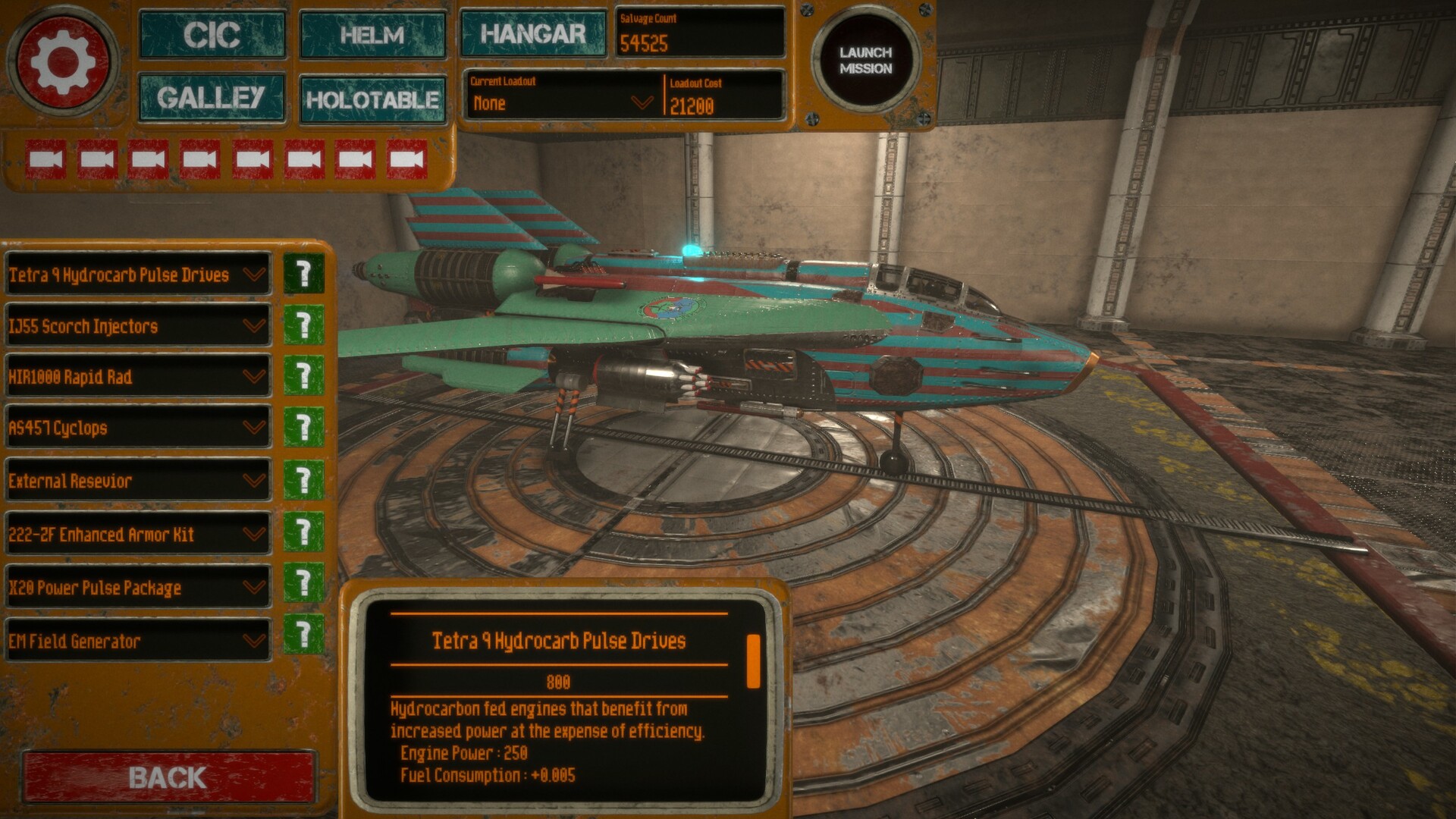
Task: Select the GALLEY section
Action: [x=212, y=97]
